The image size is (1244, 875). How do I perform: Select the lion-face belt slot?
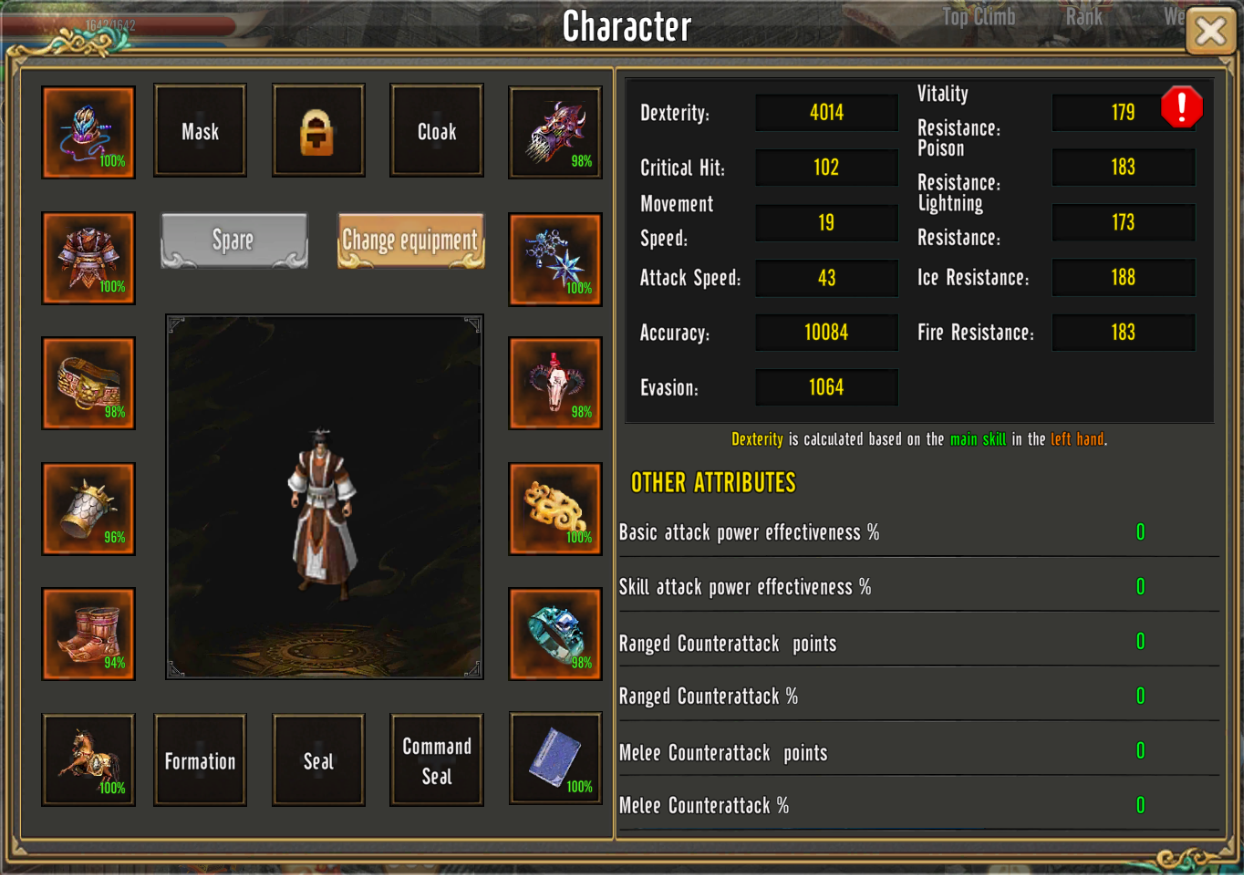tap(88, 383)
